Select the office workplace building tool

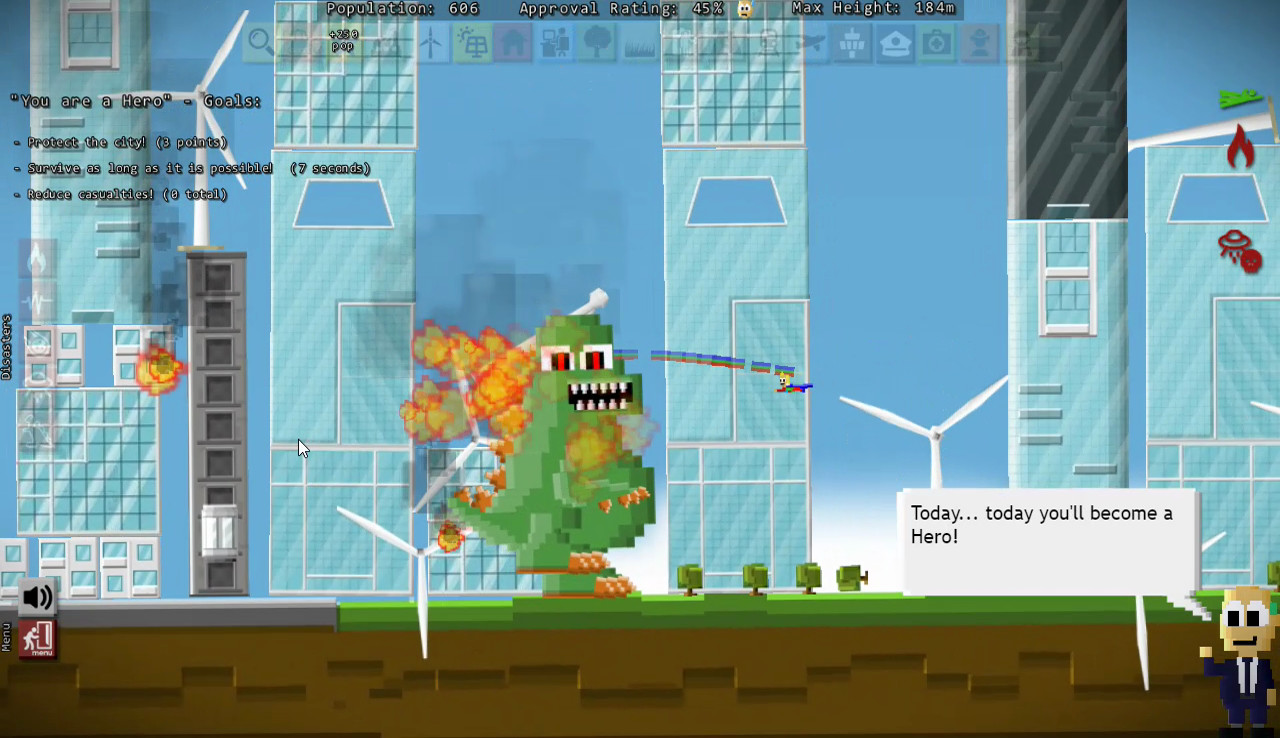click(554, 43)
